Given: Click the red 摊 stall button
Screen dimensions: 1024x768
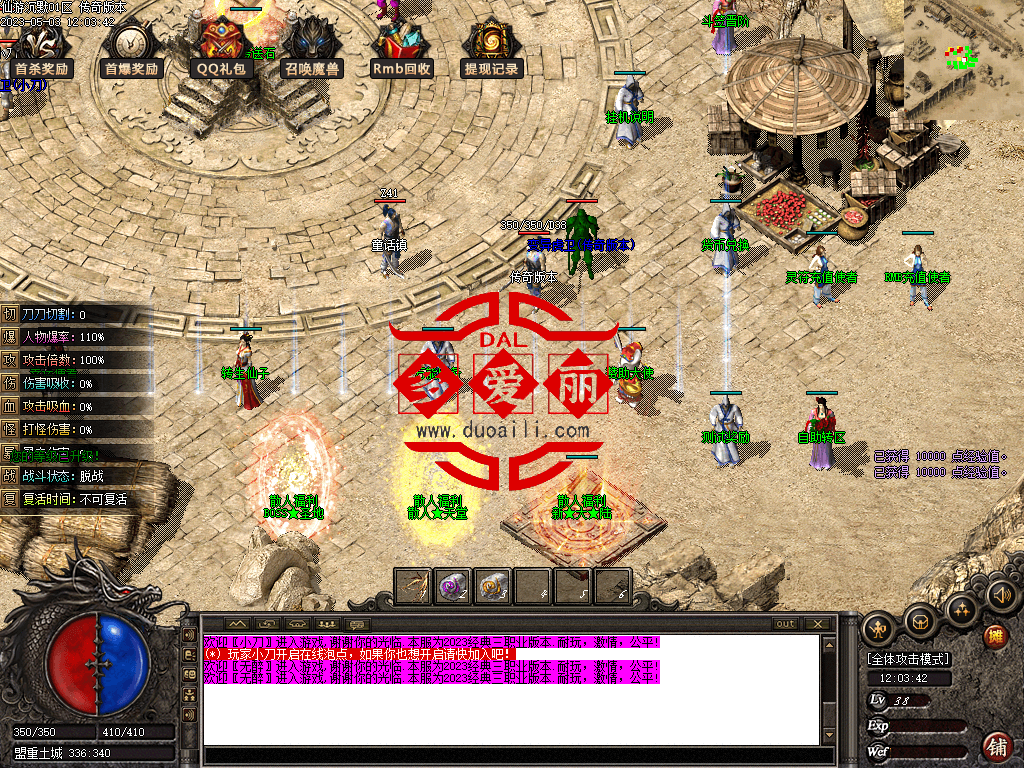Looking at the screenshot, I should click(x=995, y=636).
